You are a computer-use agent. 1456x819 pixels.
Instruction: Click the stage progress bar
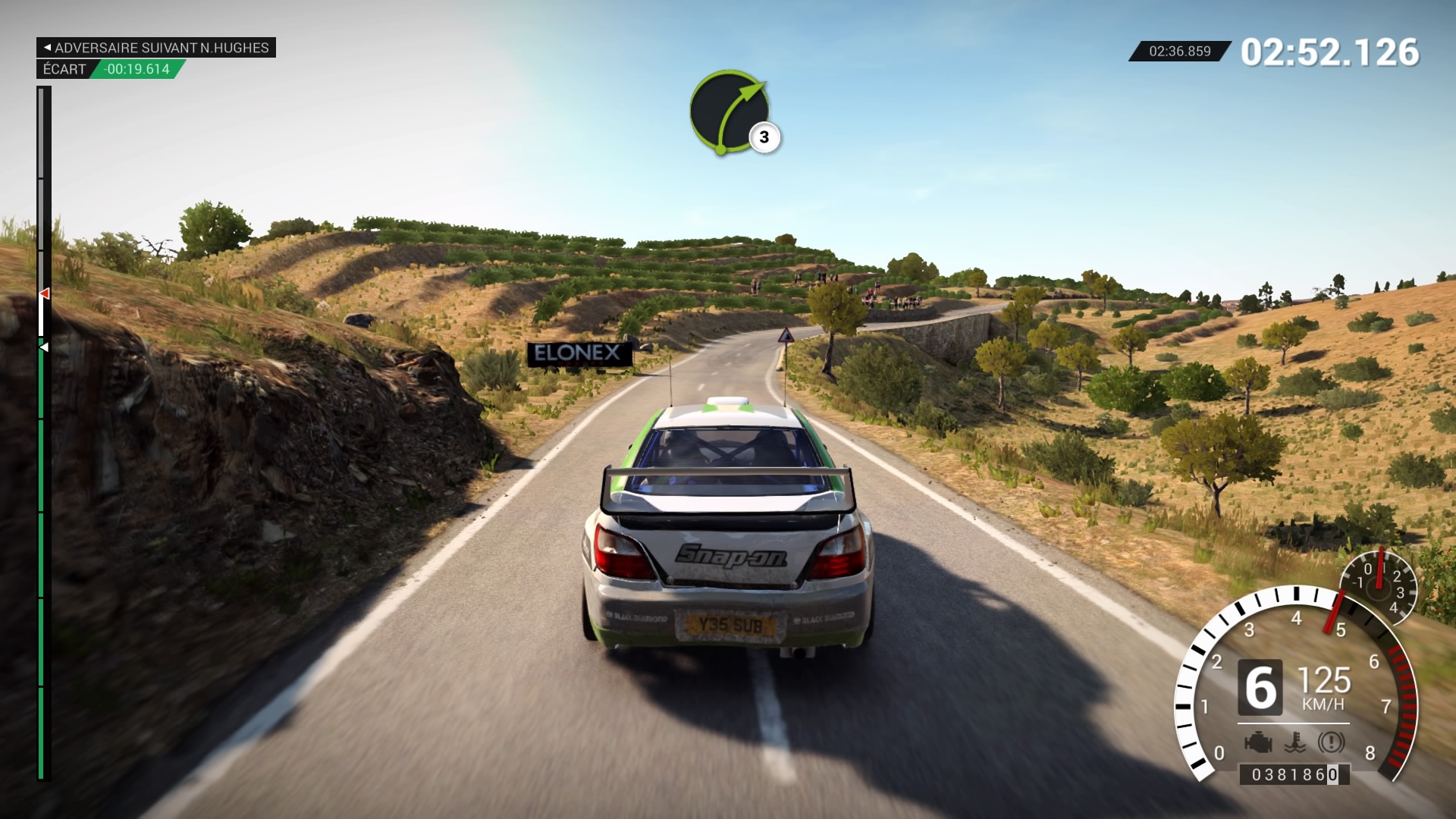(44, 432)
